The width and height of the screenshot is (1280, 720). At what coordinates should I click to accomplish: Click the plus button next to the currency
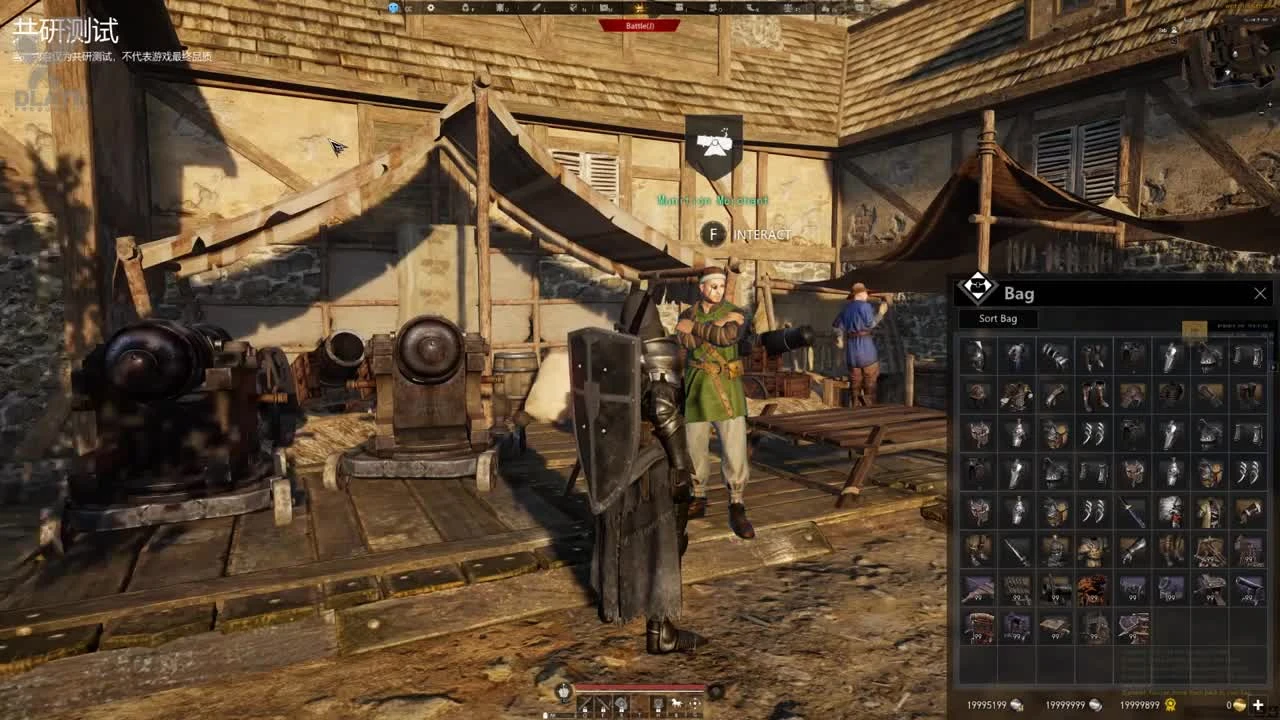point(1258,704)
